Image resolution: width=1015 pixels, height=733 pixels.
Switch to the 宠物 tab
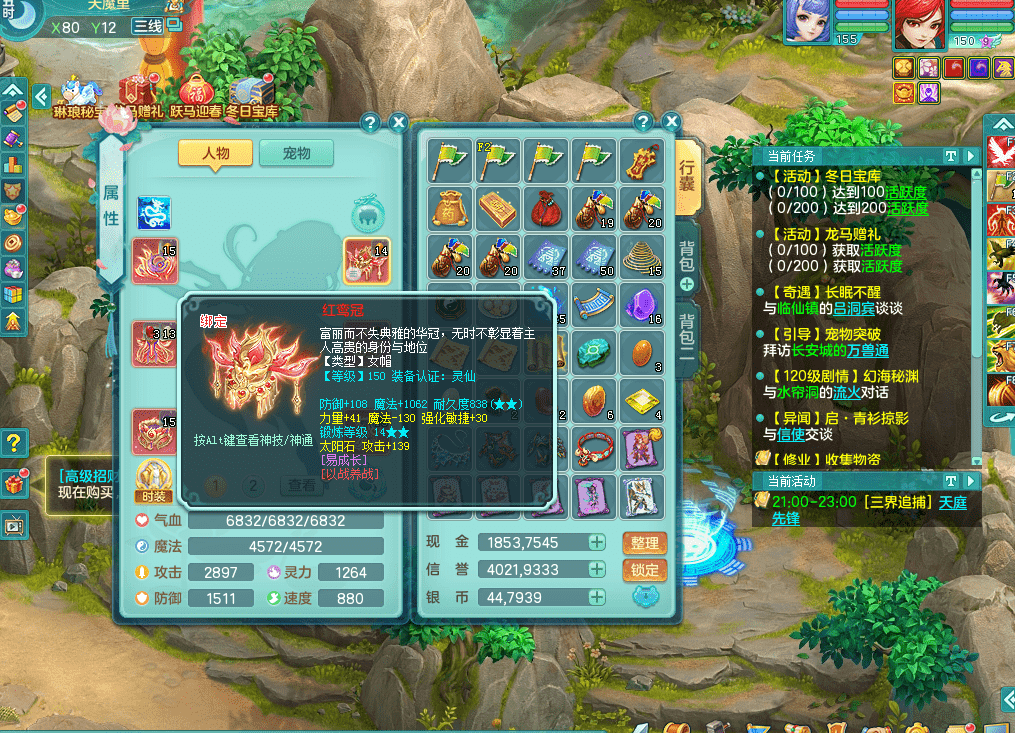[x=296, y=153]
